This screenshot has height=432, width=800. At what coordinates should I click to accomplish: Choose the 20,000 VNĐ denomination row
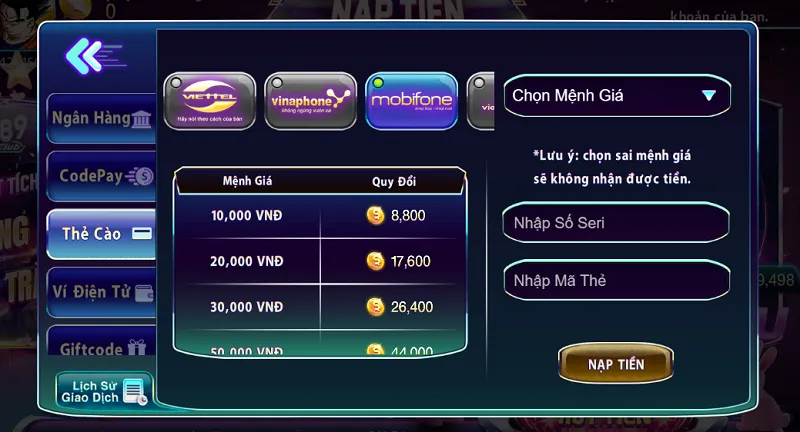(318, 261)
